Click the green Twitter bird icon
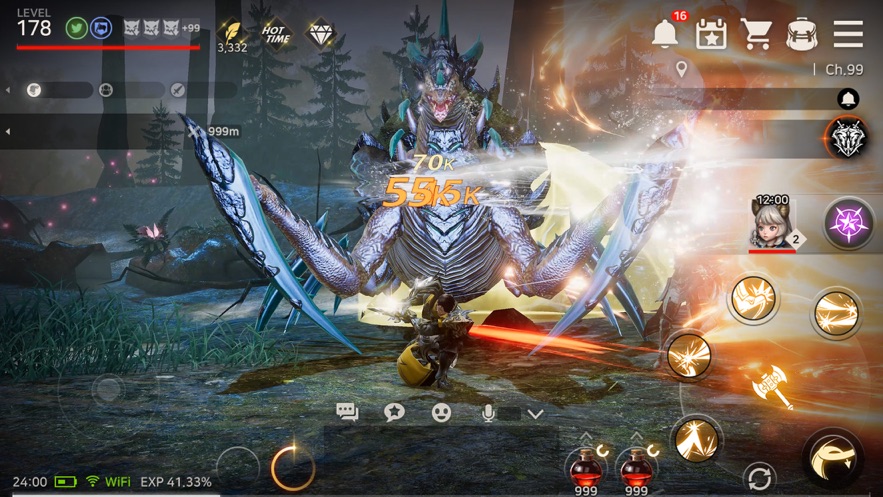The height and width of the screenshot is (497, 883). (x=75, y=28)
